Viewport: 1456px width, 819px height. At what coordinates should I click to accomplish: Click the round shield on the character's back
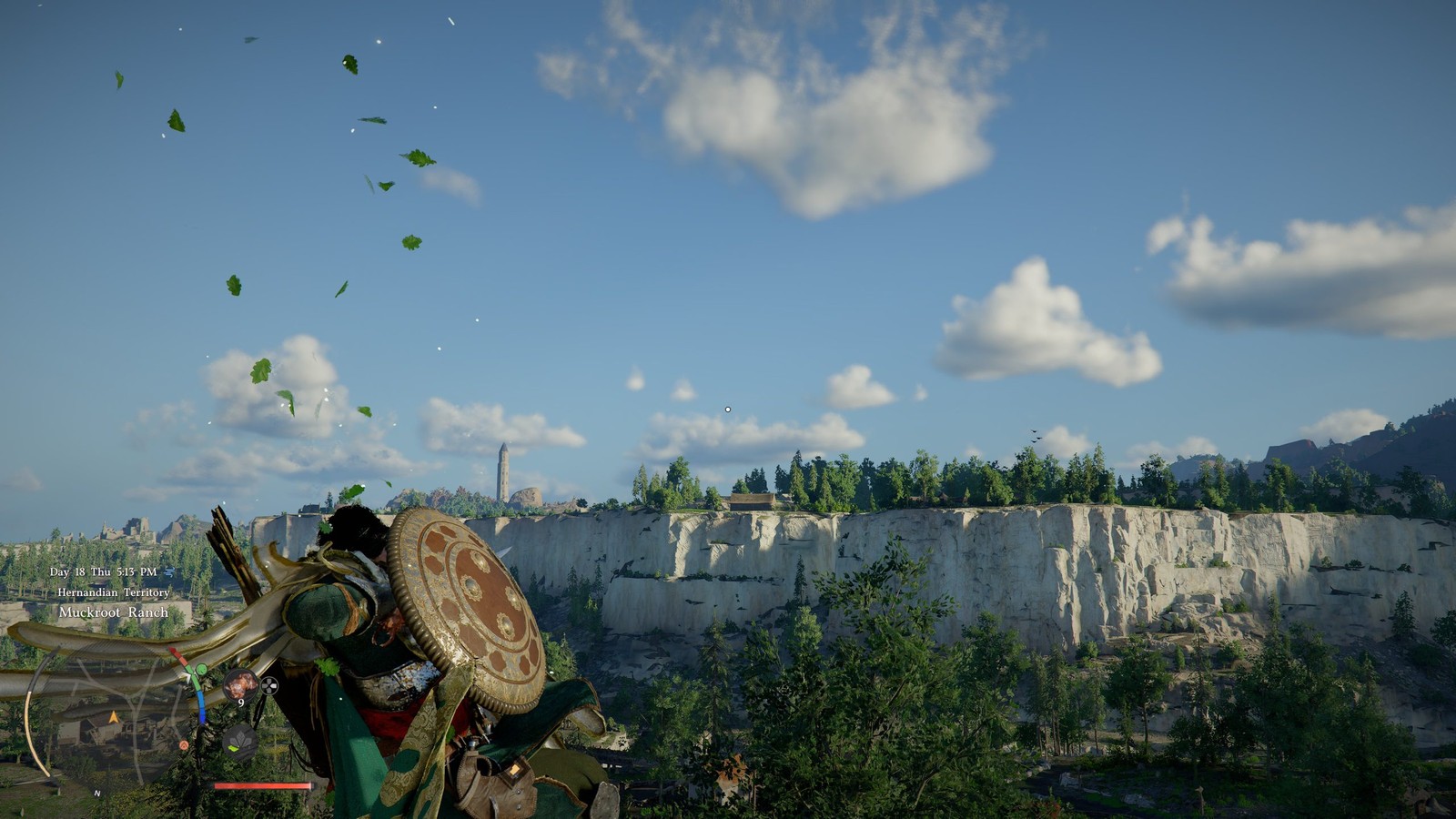464,605
